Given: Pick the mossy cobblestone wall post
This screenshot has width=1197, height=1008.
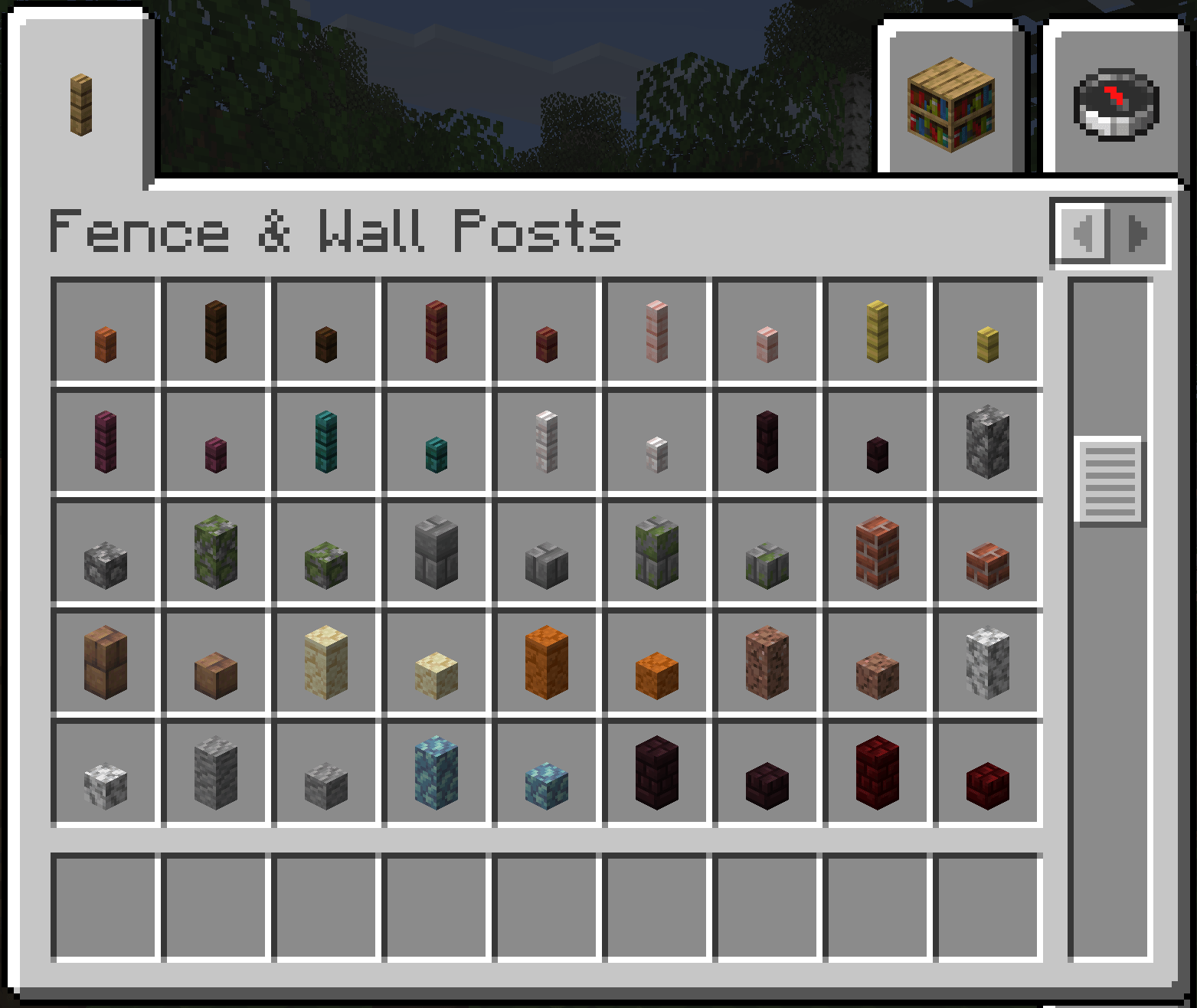Looking at the screenshot, I should coord(217,551).
